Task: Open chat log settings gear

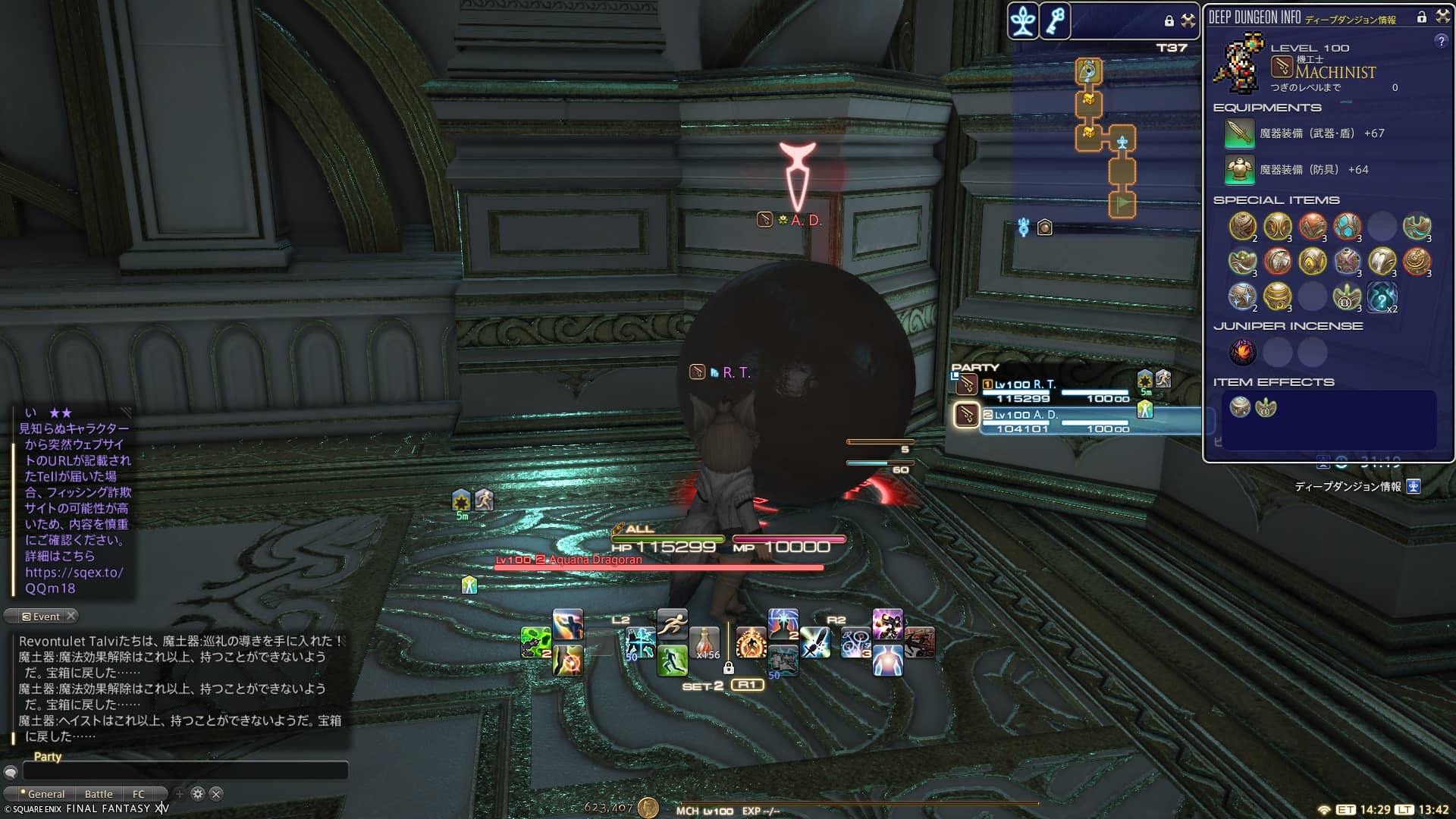Action: [198, 794]
